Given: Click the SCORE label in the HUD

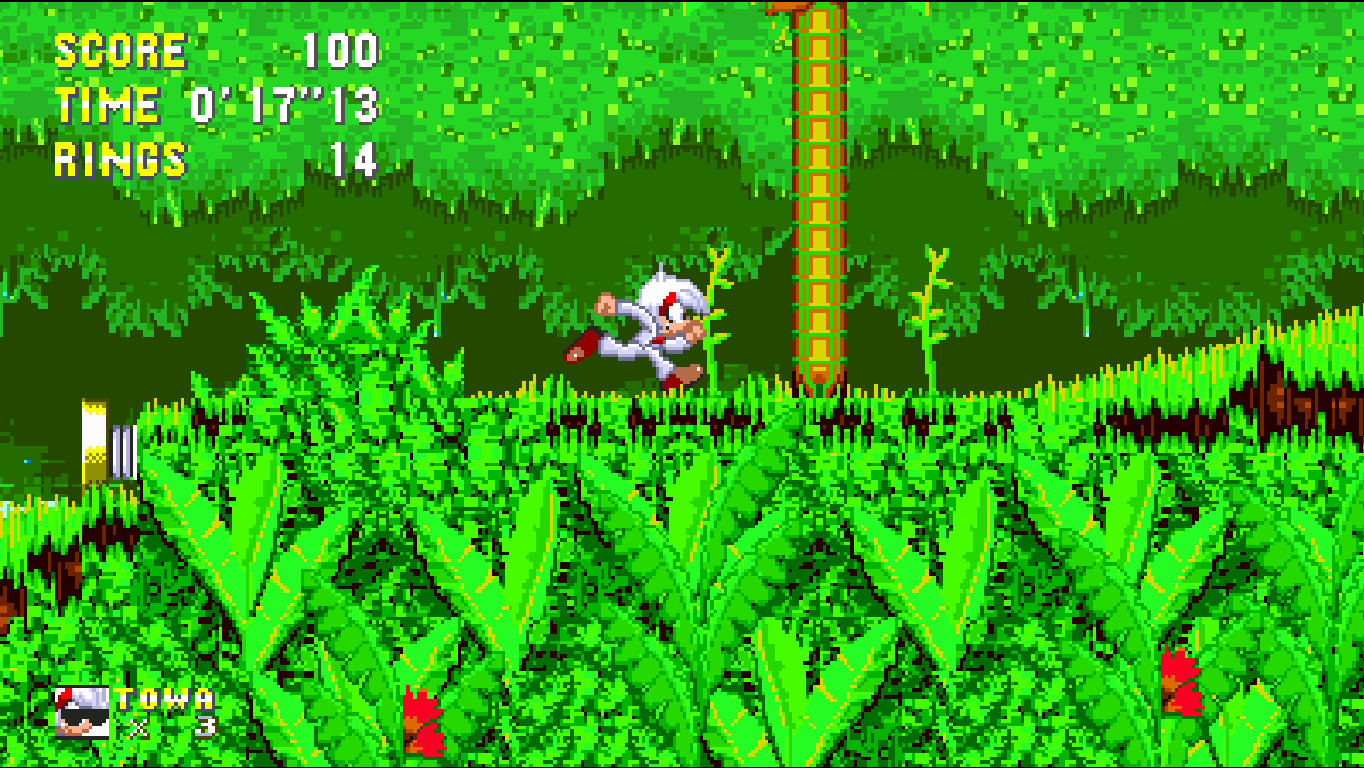Looking at the screenshot, I should pos(120,48).
